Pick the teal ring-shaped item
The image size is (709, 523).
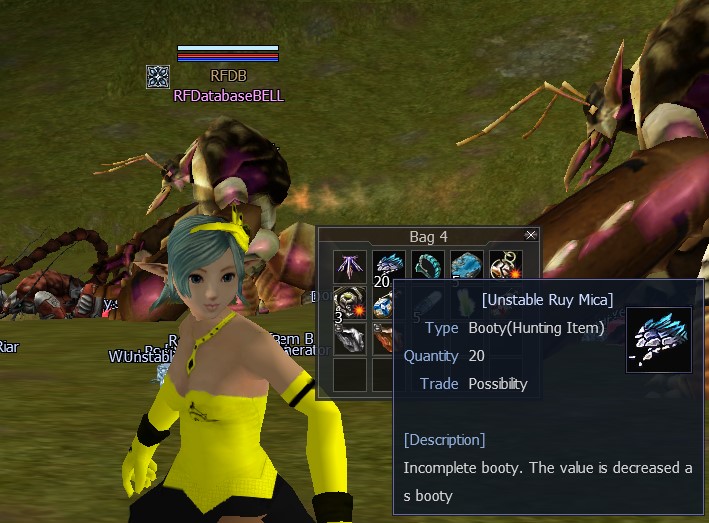coord(427,266)
